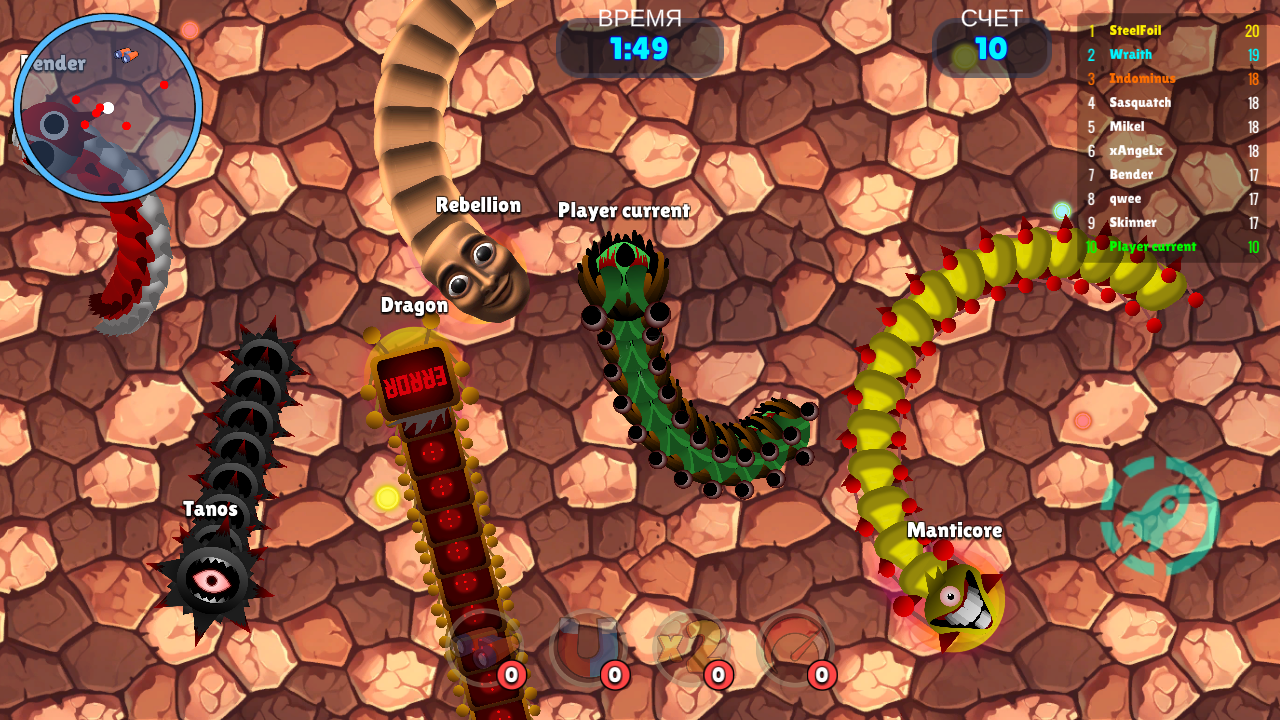
Task: Click the ВРЕМЯ timer display showing 1:49
Action: tap(641, 43)
